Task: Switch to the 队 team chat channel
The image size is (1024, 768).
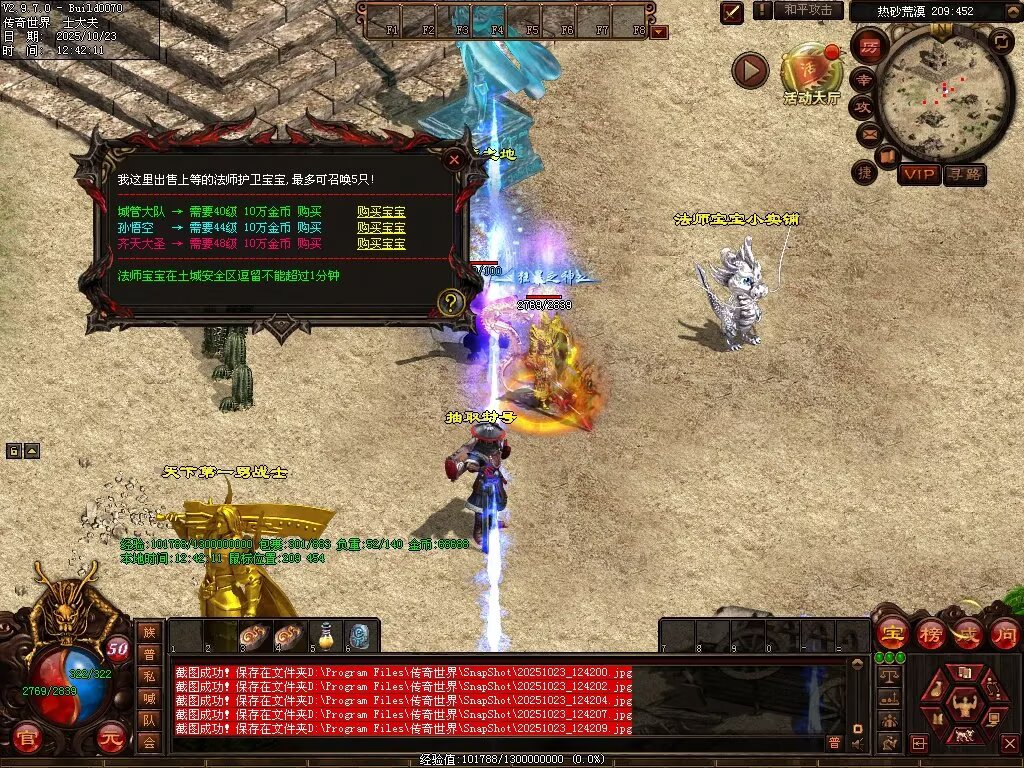Action: 149,720
